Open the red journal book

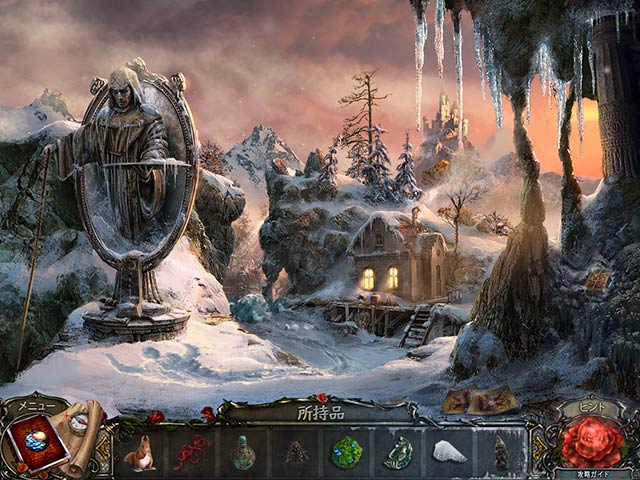(40, 442)
